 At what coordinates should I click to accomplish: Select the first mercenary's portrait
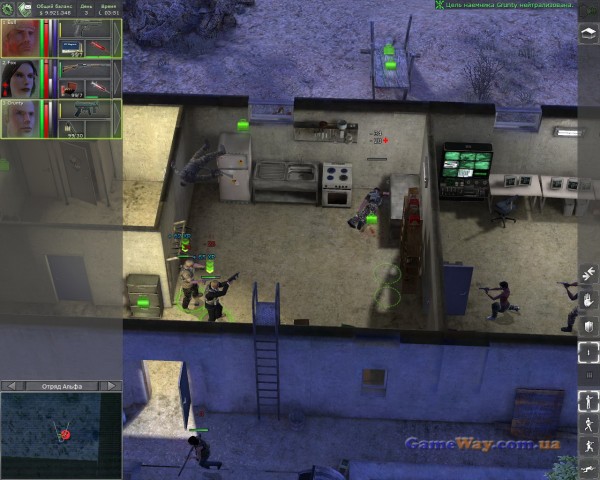pos(20,37)
